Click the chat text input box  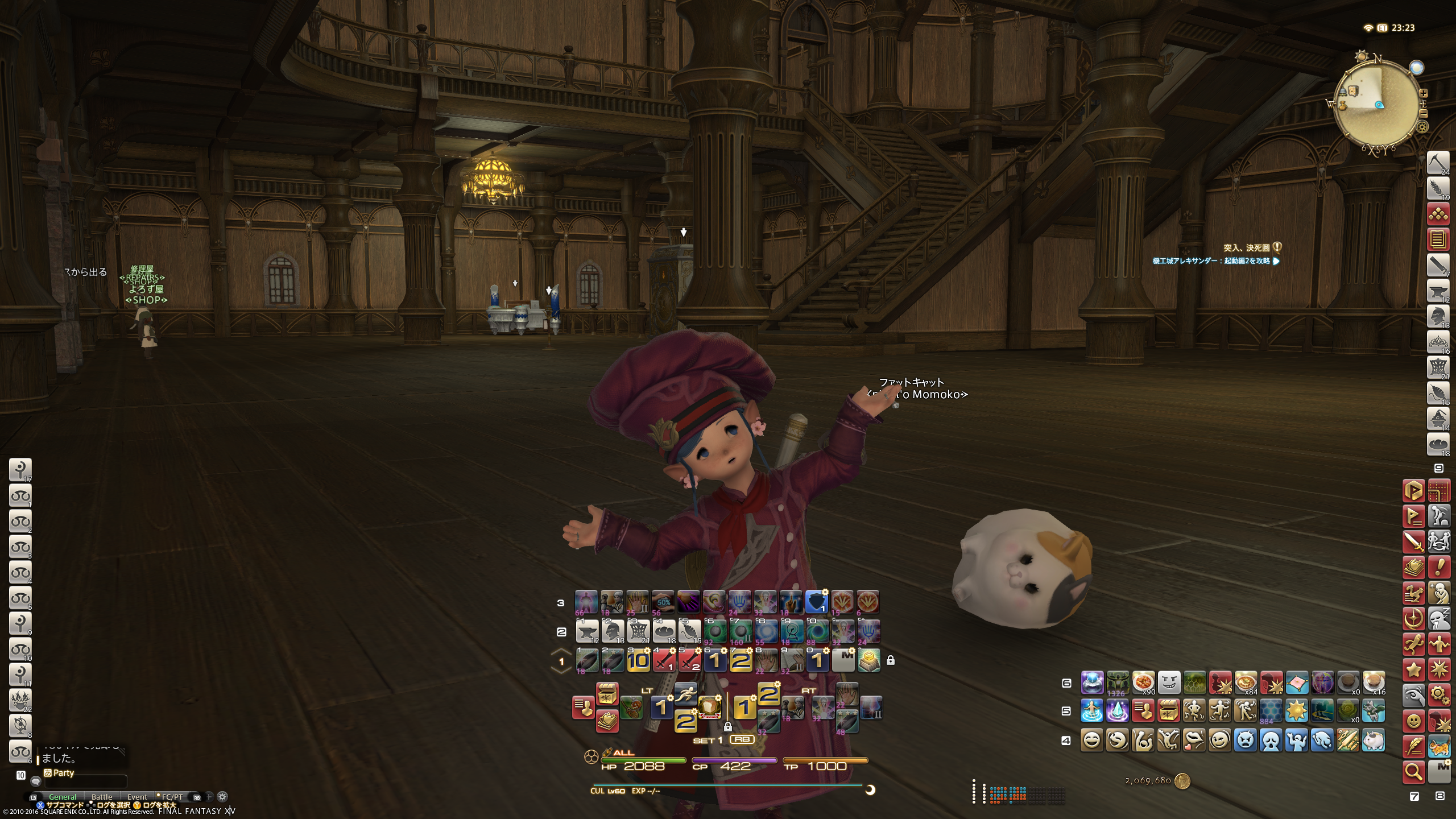pos(85,783)
